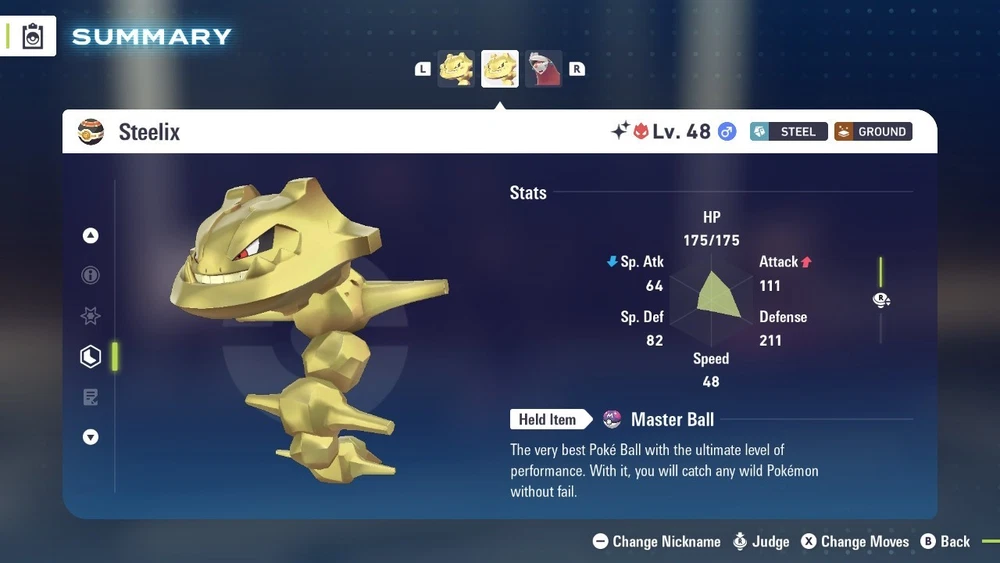Click the up arrow above the page icons
Screen dimensions: 1000x563
point(91,236)
